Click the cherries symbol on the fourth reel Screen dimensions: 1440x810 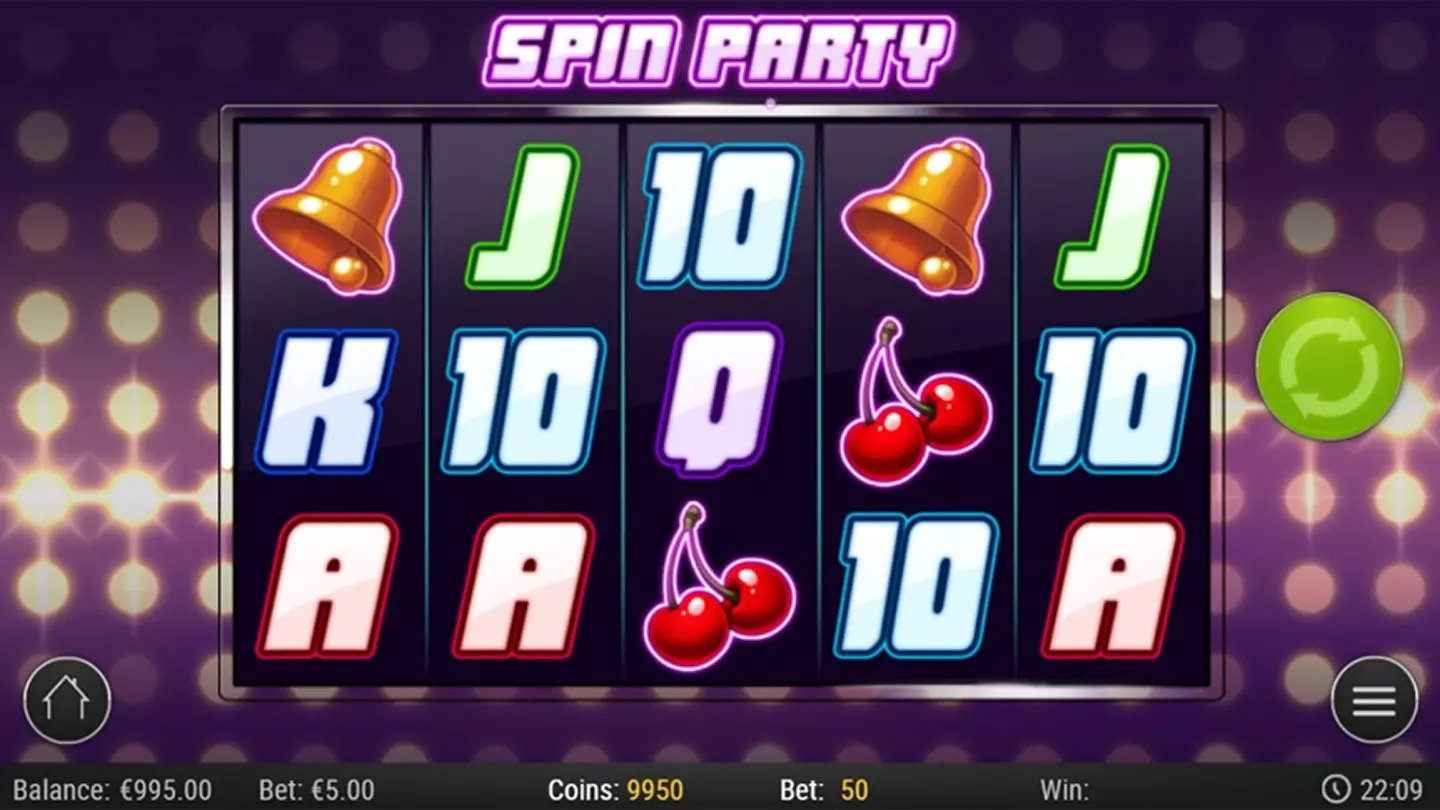(x=917, y=395)
